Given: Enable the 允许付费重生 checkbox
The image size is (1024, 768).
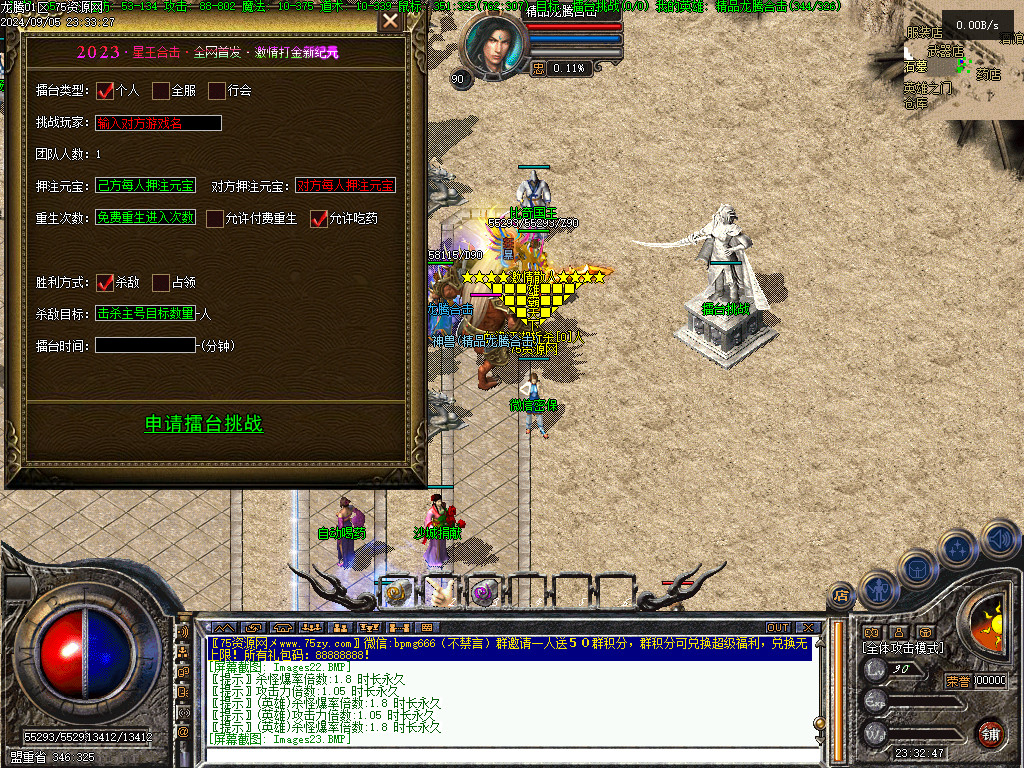Looking at the screenshot, I should point(215,219).
